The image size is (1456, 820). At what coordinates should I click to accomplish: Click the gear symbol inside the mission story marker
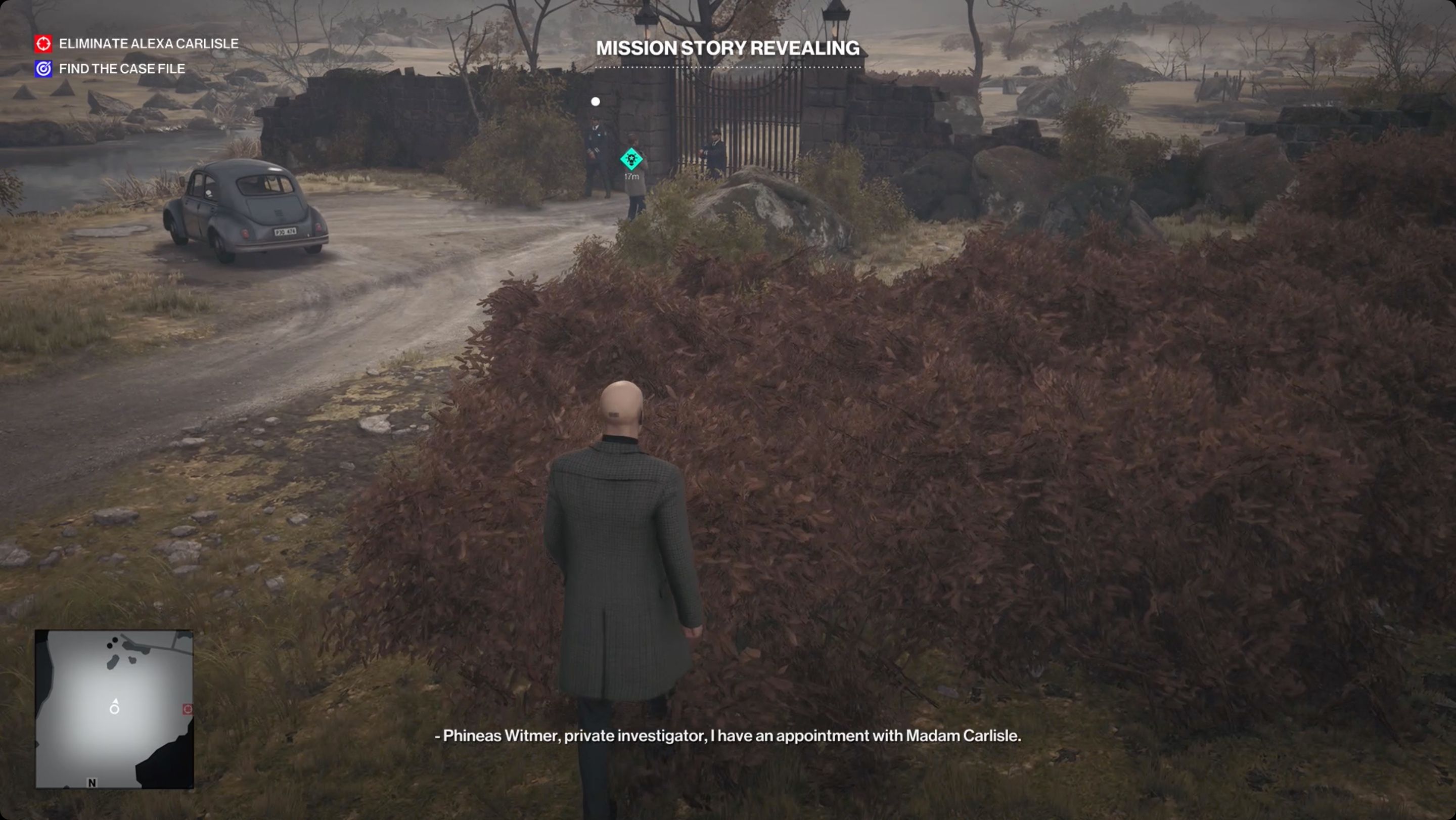[631, 160]
